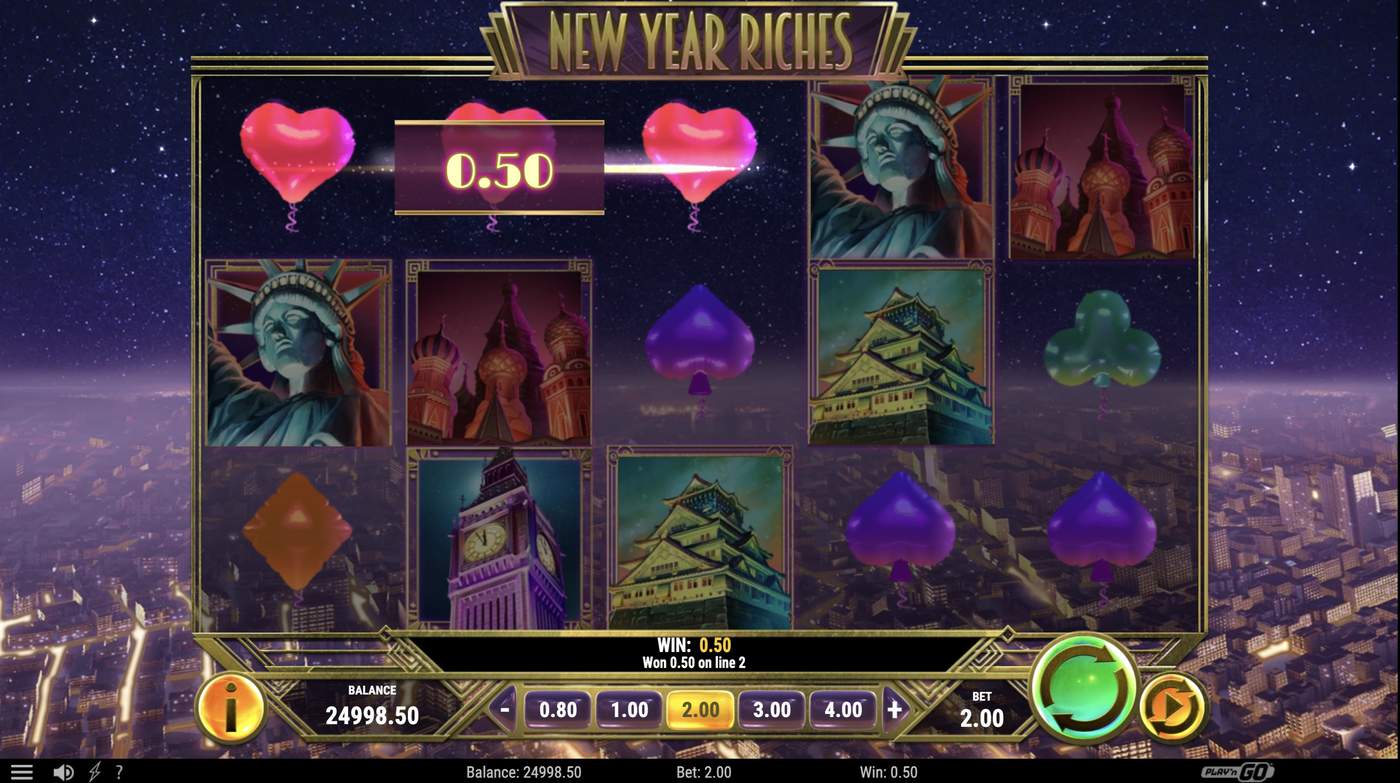Screen dimensions: 1400x783
Task: Open help via the question mark icon
Action: pyautogui.click(x=120, y=770)
